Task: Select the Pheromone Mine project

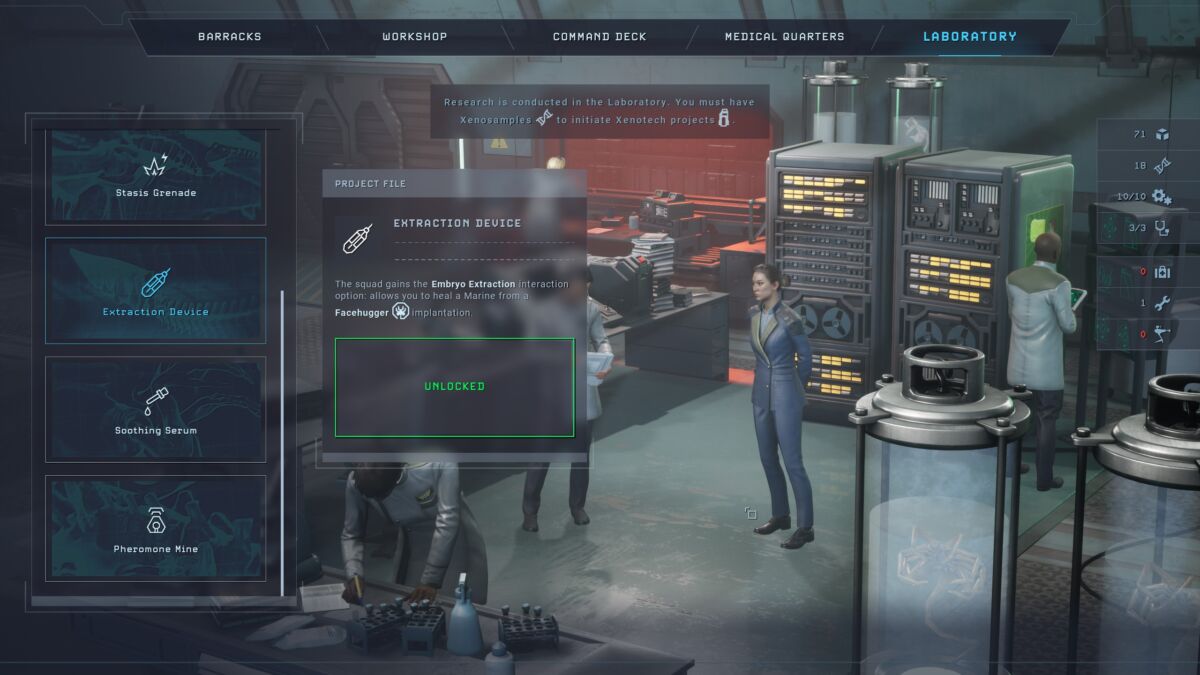Action: [x=156, y=527]
